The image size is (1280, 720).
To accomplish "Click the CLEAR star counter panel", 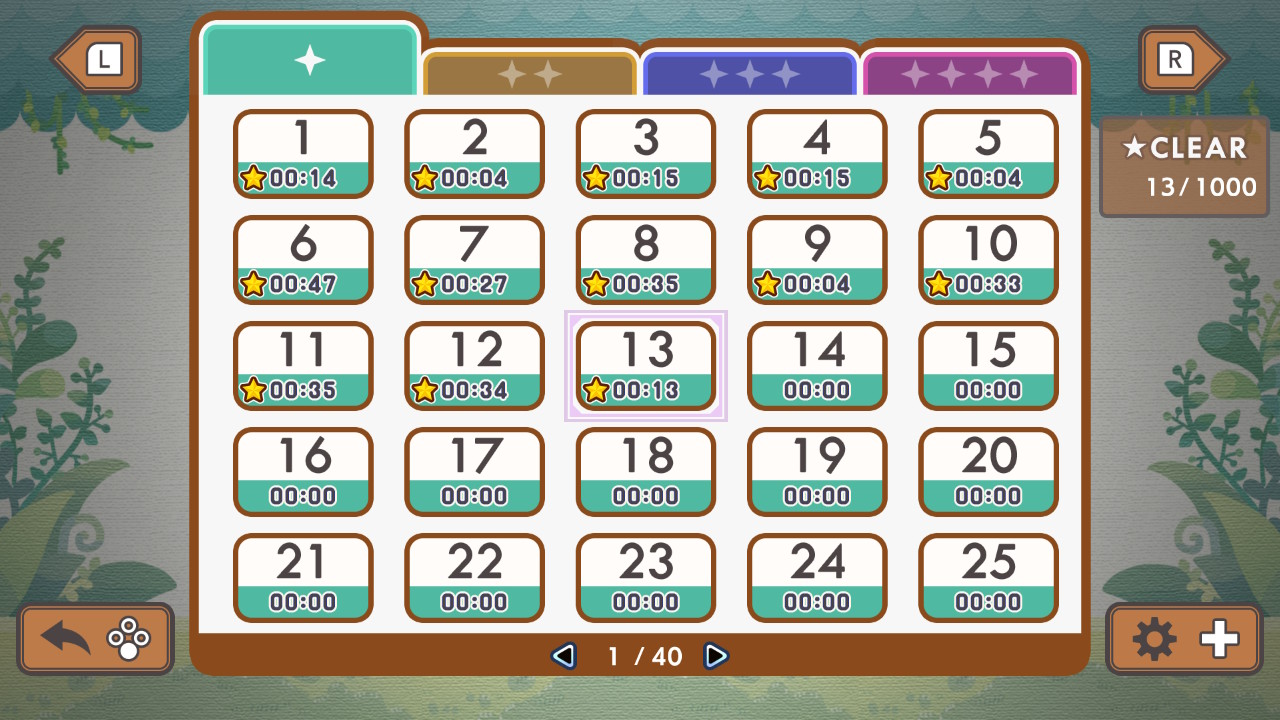I will pyautogui.click(x=1184, y=165).
